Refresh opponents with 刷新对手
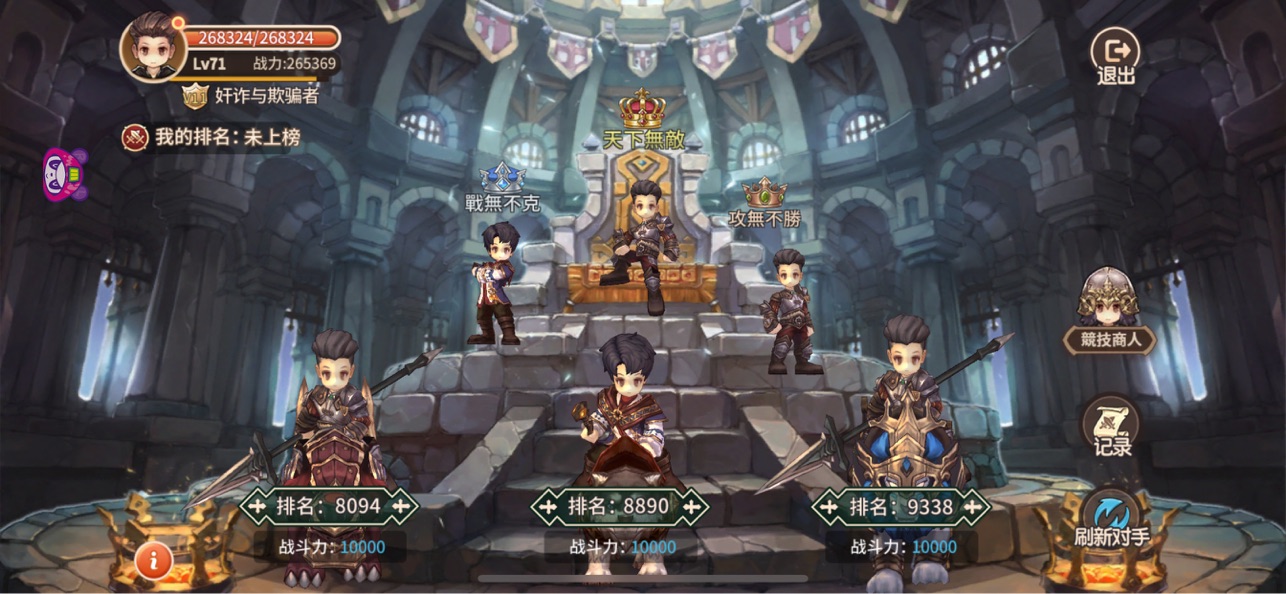1286x594 pixels. 1111,519
